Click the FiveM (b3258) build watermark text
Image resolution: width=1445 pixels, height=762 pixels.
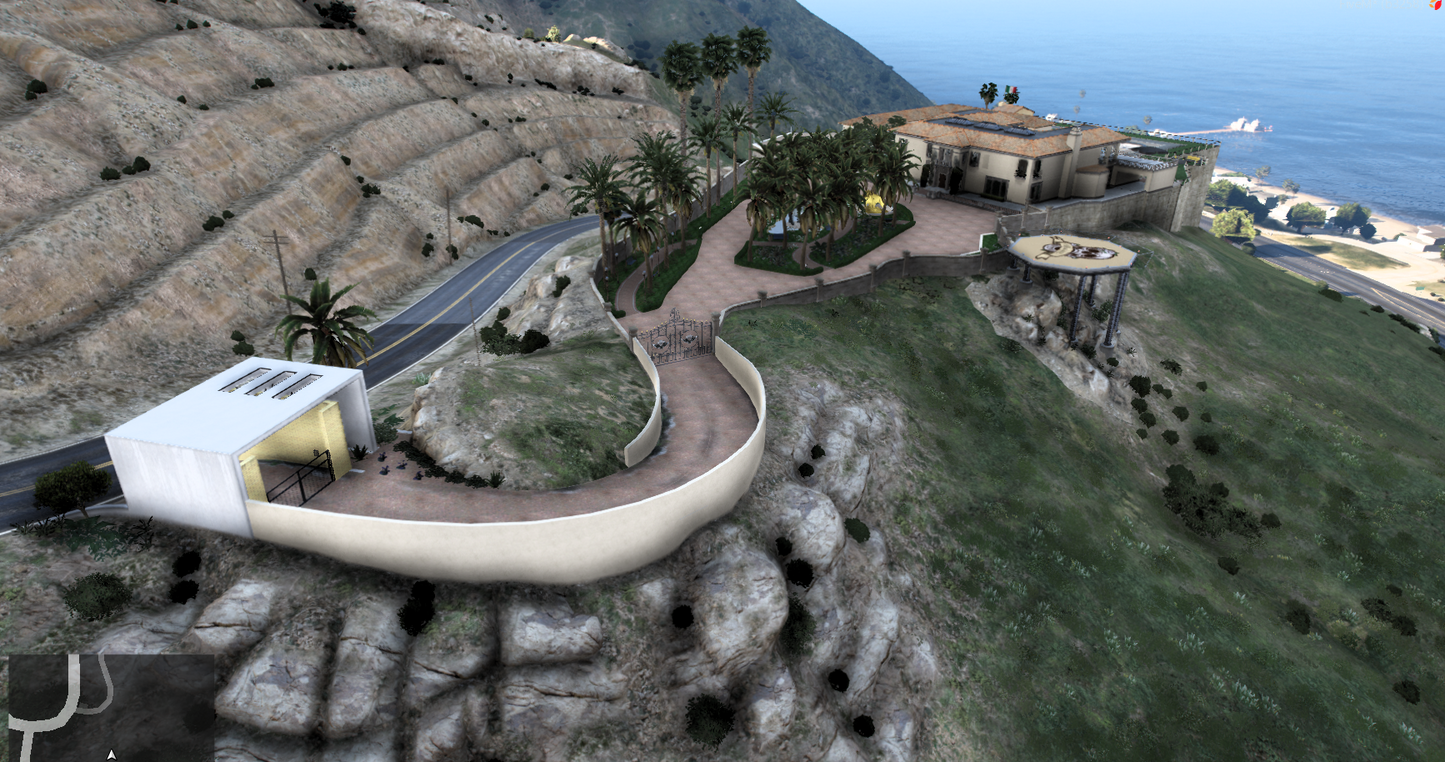coord(1382,4)
